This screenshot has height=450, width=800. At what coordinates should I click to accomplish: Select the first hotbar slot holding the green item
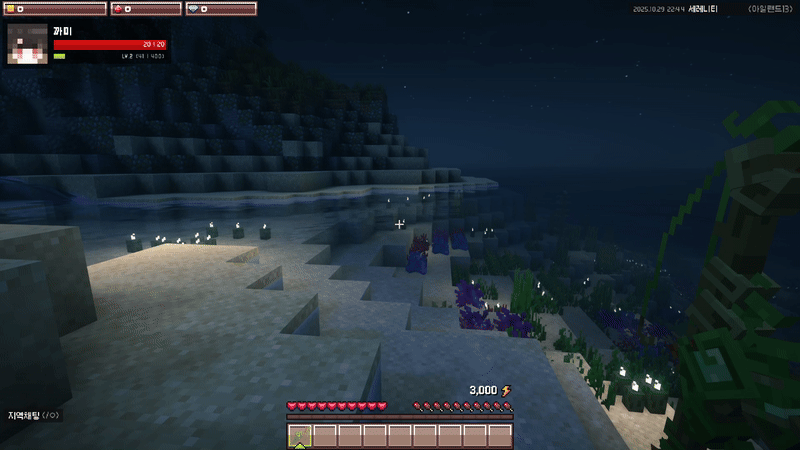(x=300, y=435)
